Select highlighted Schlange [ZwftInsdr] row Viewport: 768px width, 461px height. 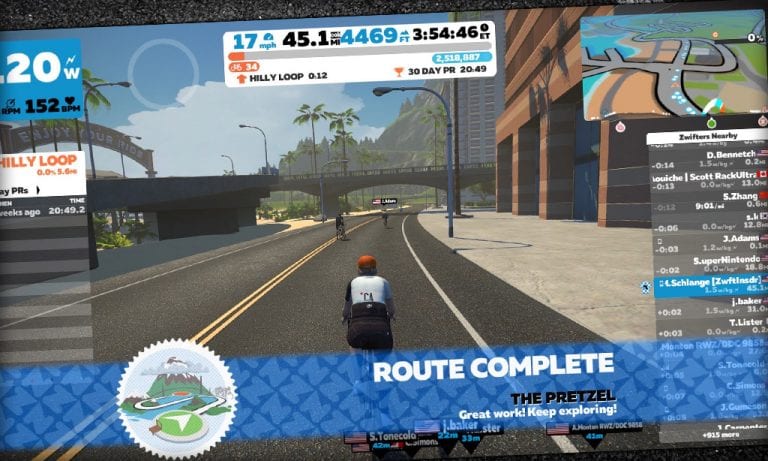tap(706, 285)
